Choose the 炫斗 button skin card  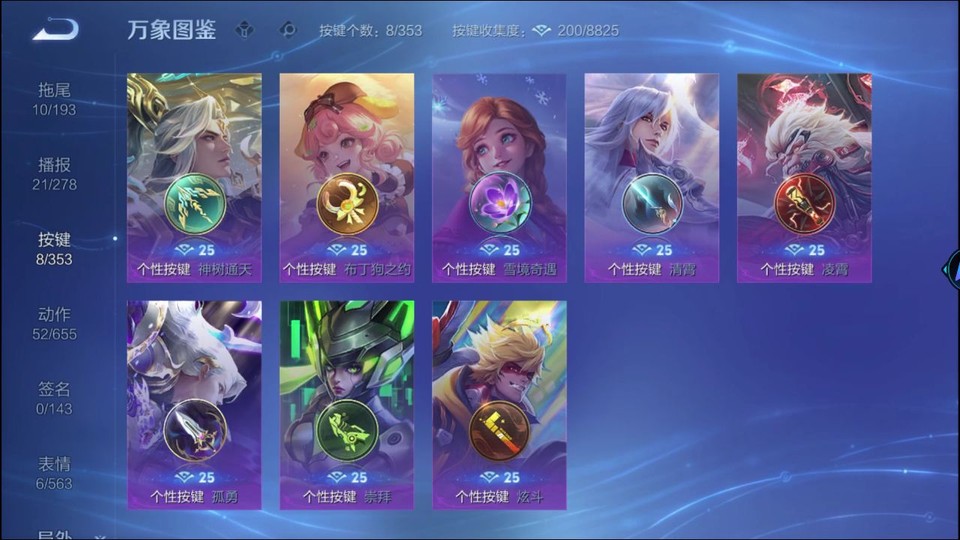coord(499,405)
